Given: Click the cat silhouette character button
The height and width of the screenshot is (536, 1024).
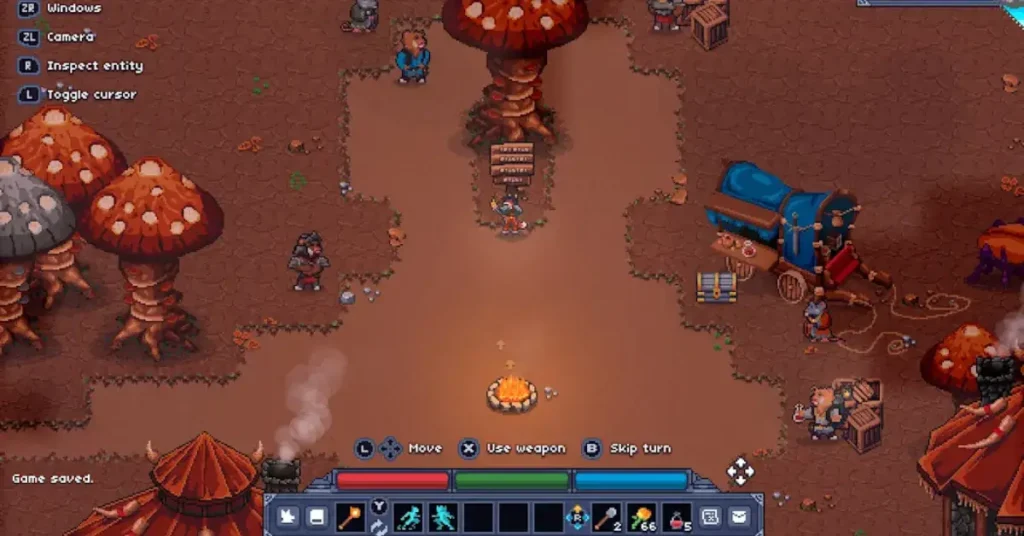Looking at the screenshot, I should click(x=287, y=517).
